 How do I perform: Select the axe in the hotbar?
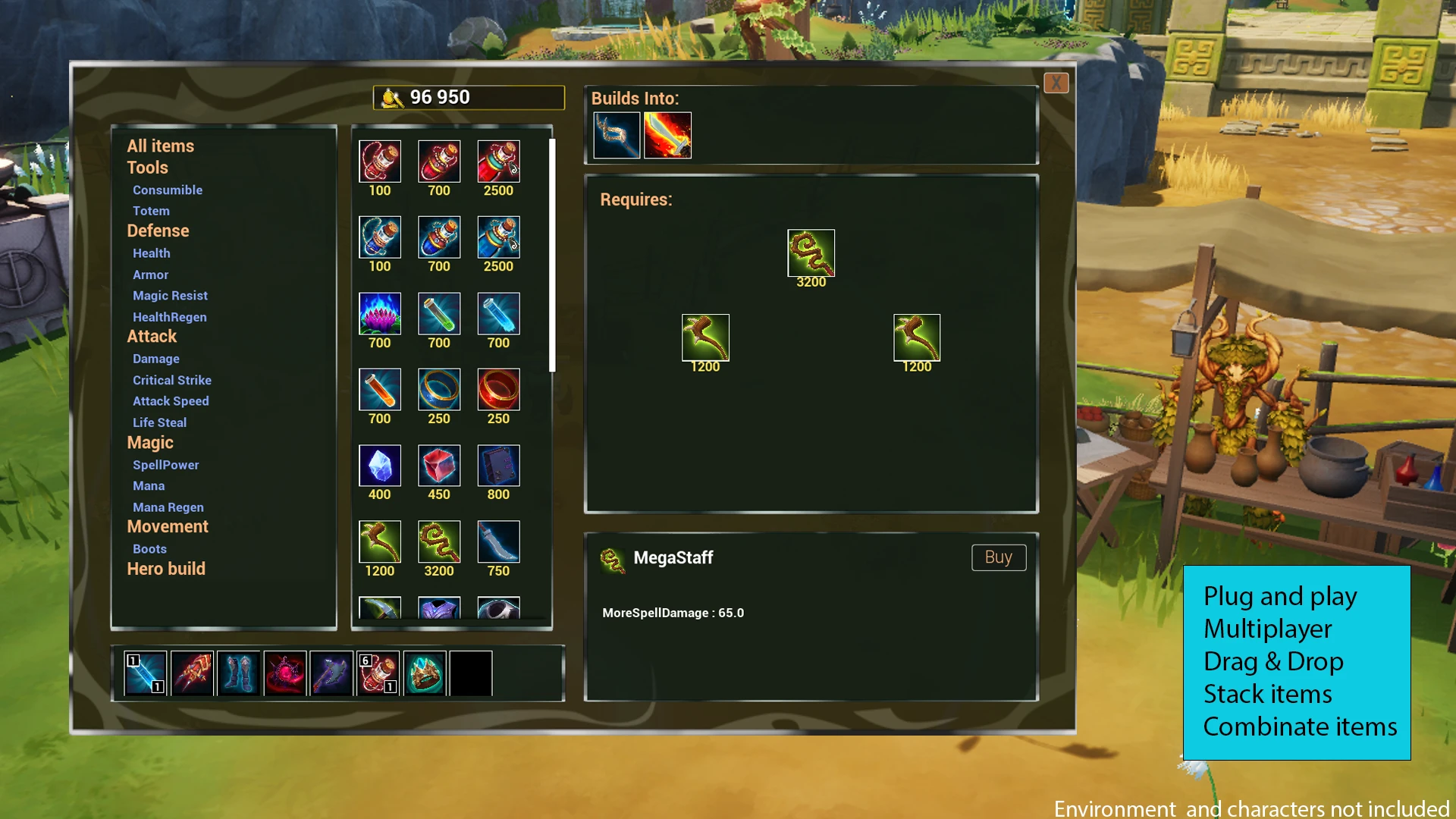pos(330,672)
